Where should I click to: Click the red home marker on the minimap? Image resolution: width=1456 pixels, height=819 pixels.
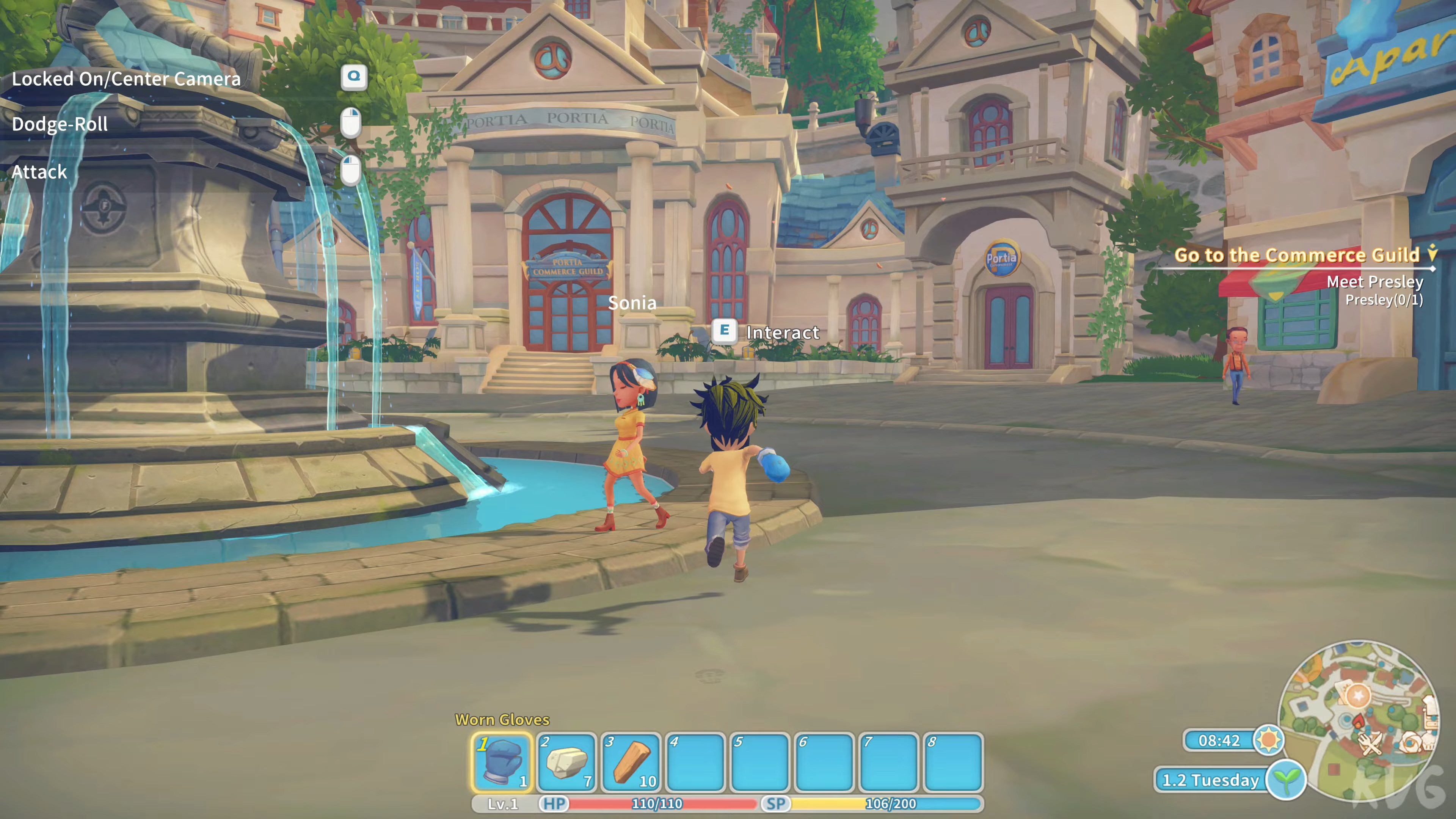click(x=1359, y=720)
